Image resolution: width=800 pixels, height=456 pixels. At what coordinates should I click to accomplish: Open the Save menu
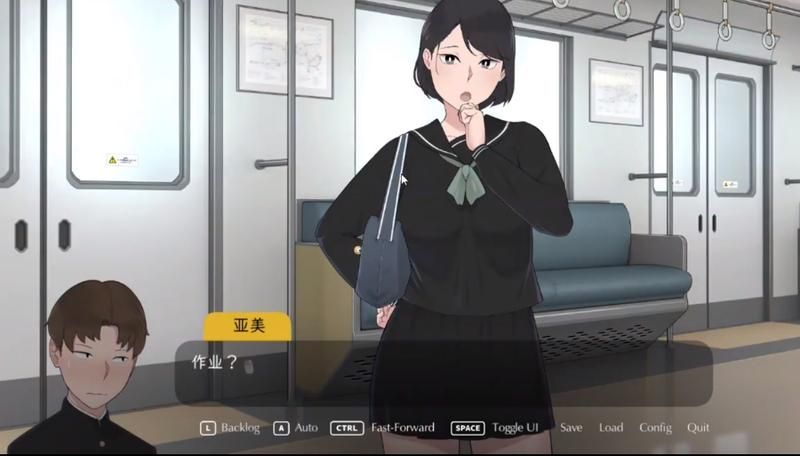[x=571, y=428]
